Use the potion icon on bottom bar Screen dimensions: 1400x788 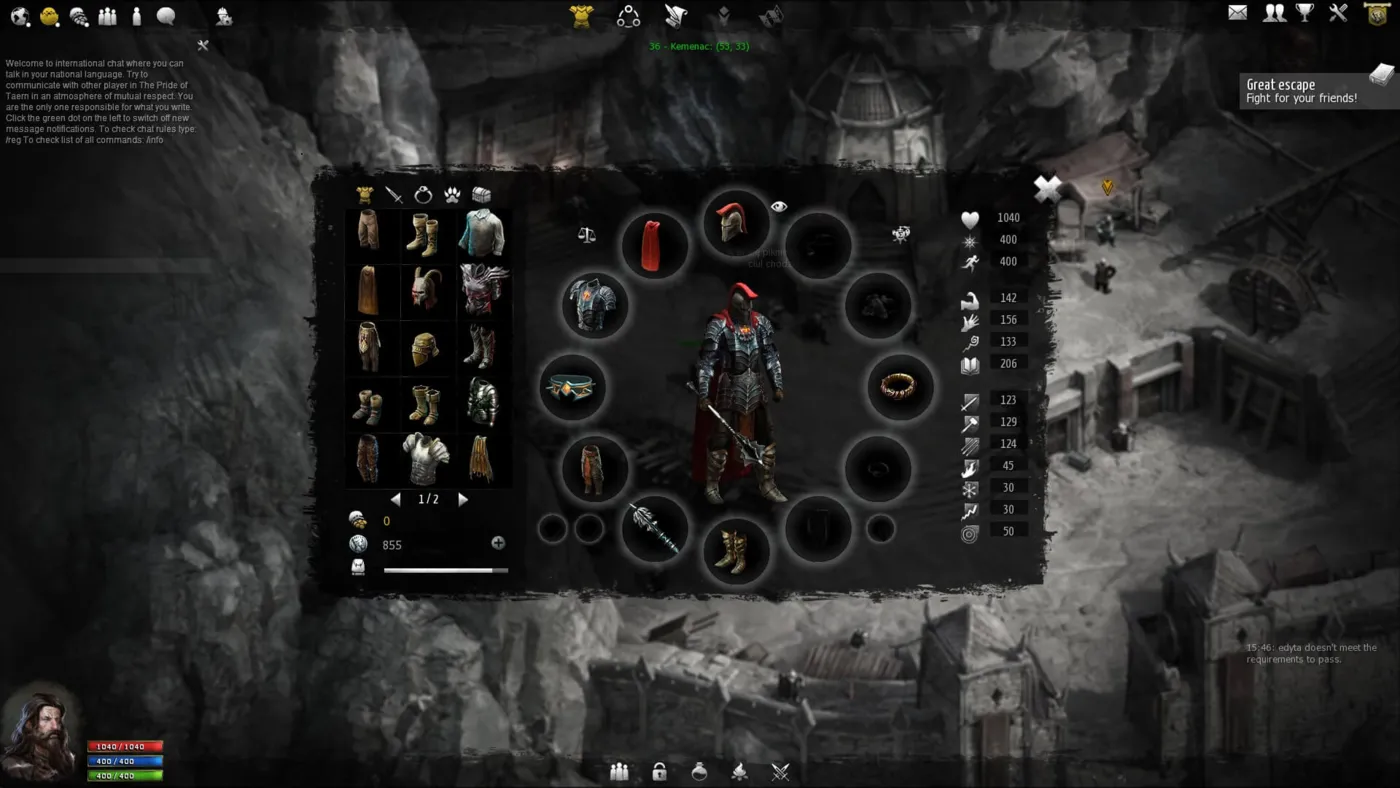point(699,771)
